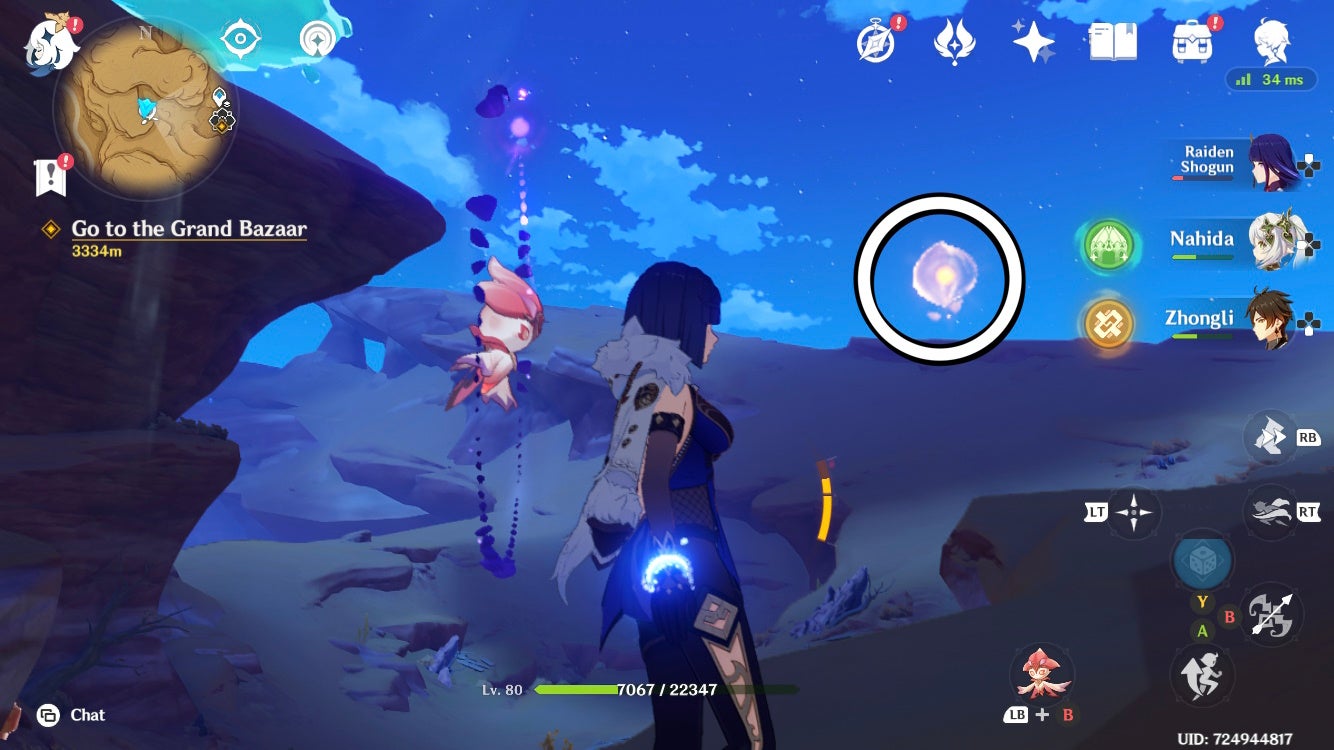Open the Adventurer Handbook compass icon

[x=875, y=42]
